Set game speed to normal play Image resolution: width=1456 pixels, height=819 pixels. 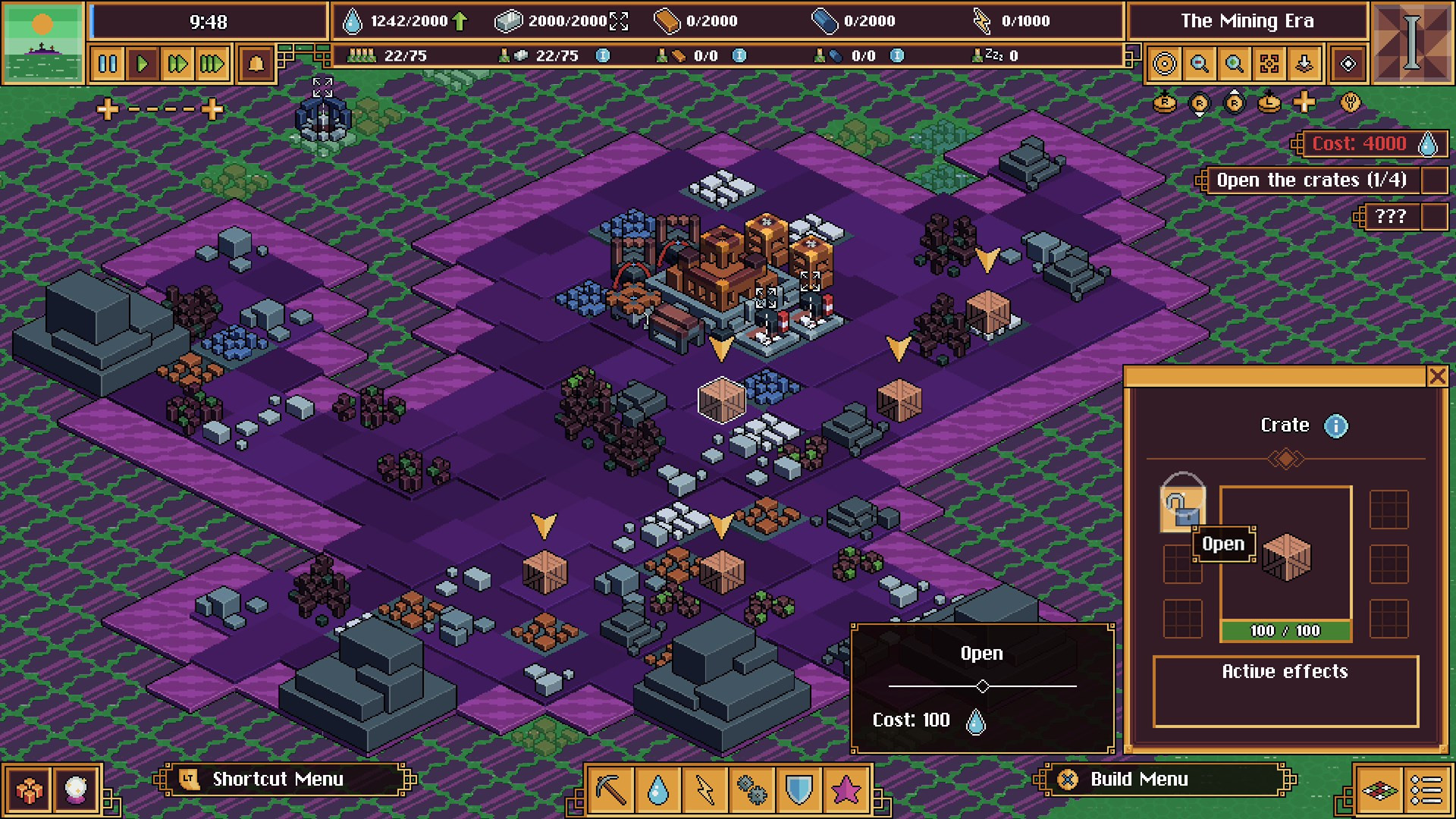[143, 64]
